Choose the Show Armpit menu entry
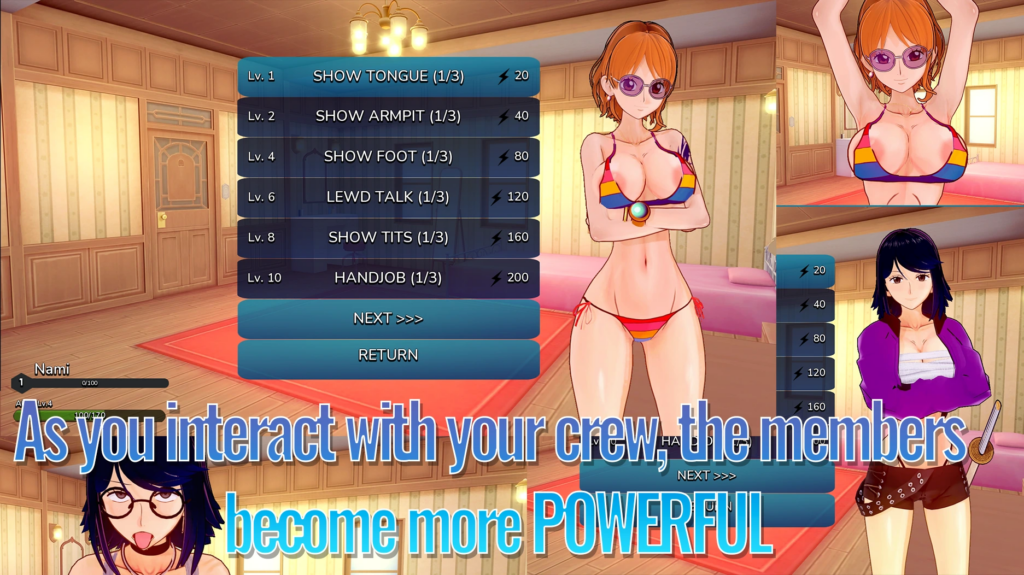 pos(388,116)
